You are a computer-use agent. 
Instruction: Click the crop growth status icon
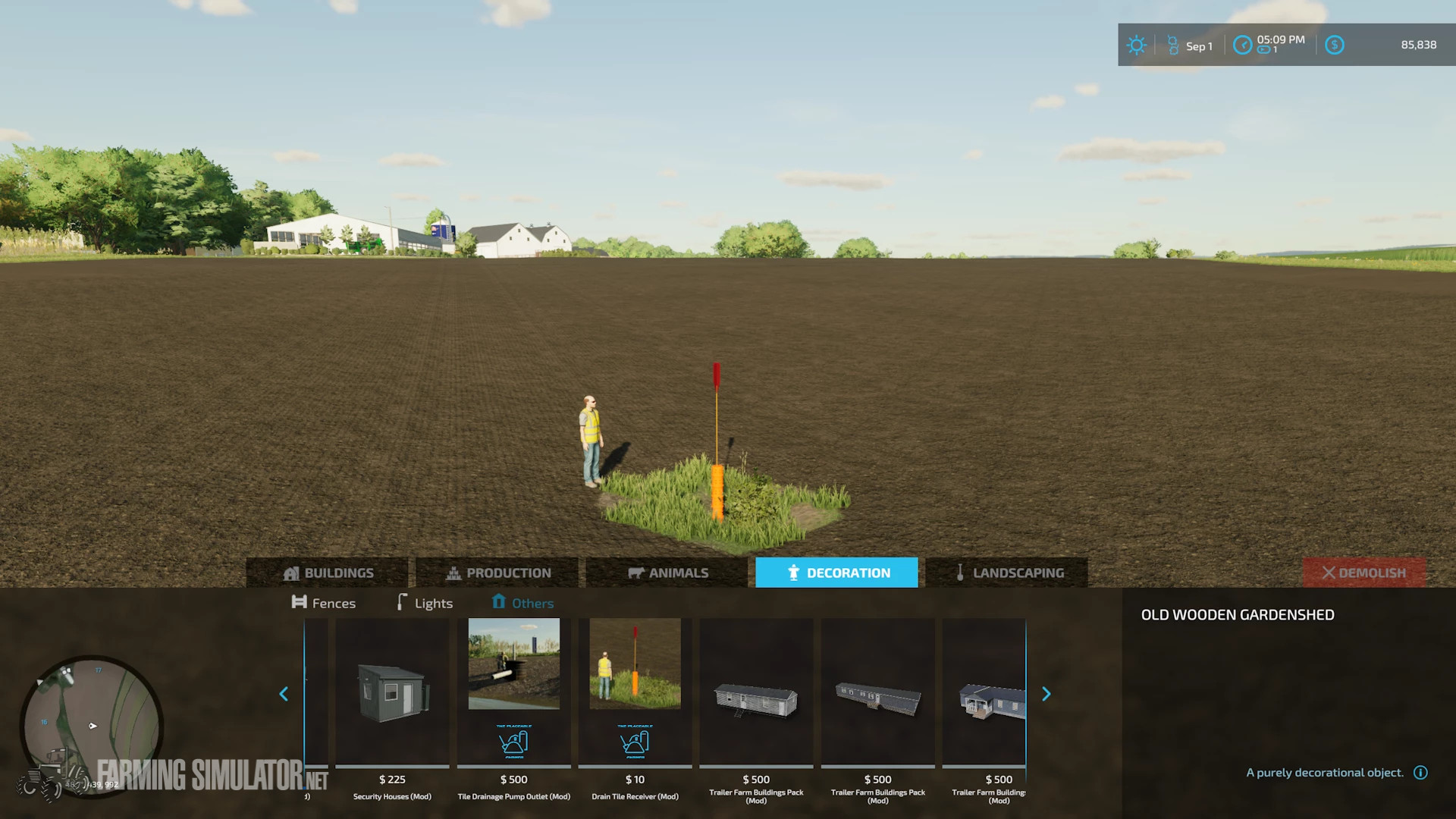coord(1172,45)
